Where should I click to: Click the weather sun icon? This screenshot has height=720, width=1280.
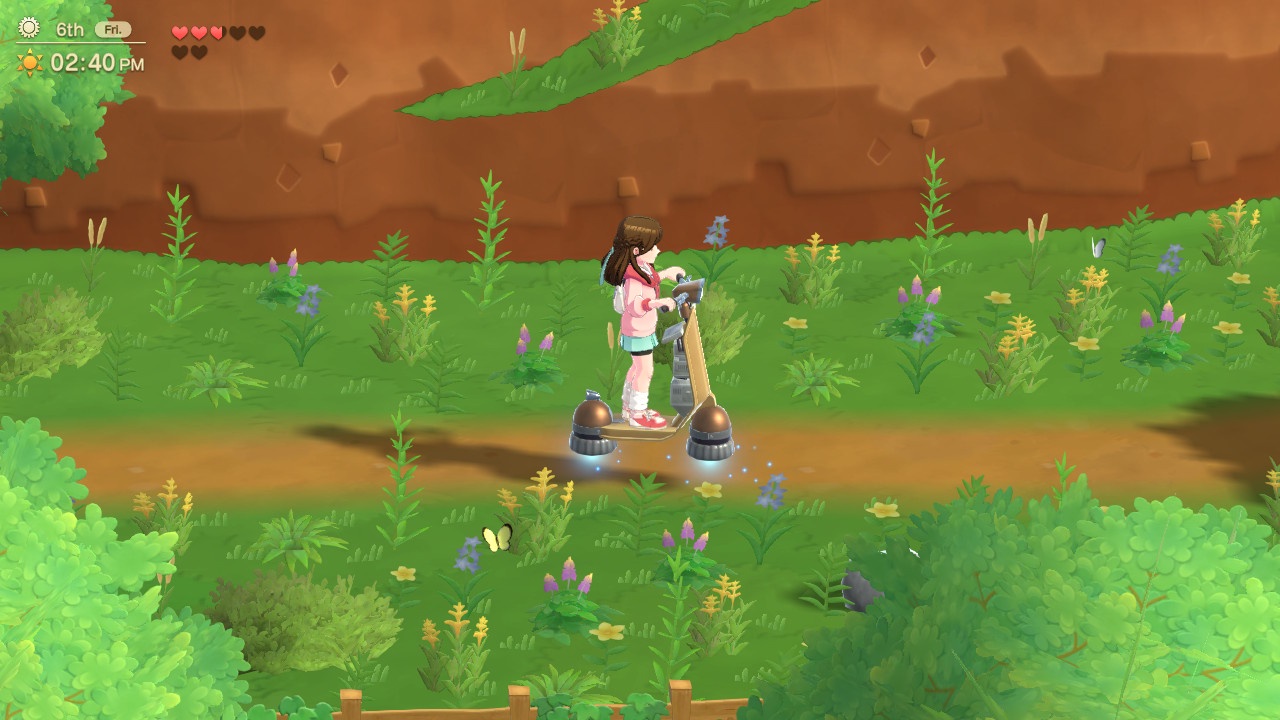tap(28, 29)
